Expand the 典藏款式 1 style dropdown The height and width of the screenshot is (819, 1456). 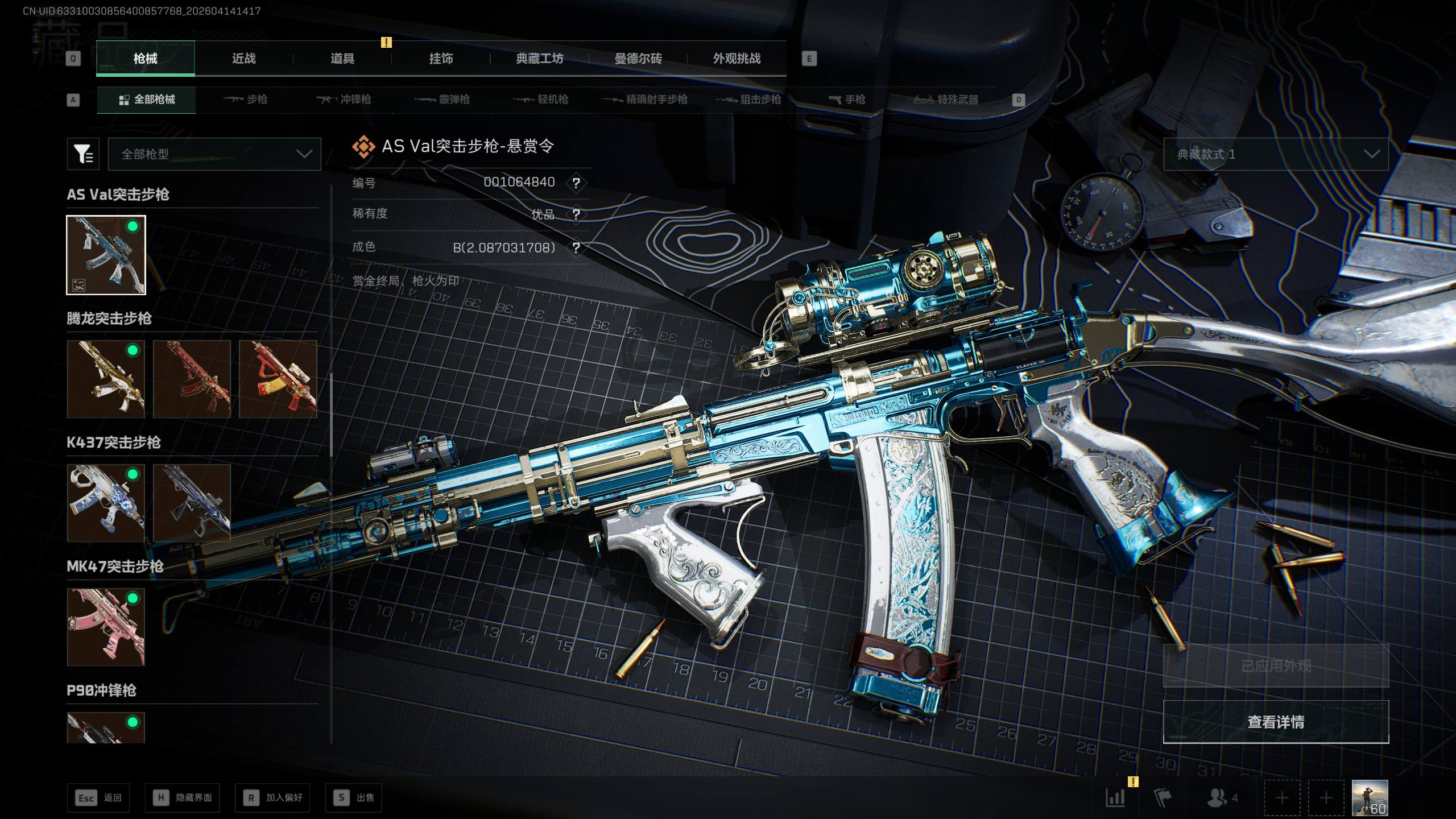point(1275,154)
